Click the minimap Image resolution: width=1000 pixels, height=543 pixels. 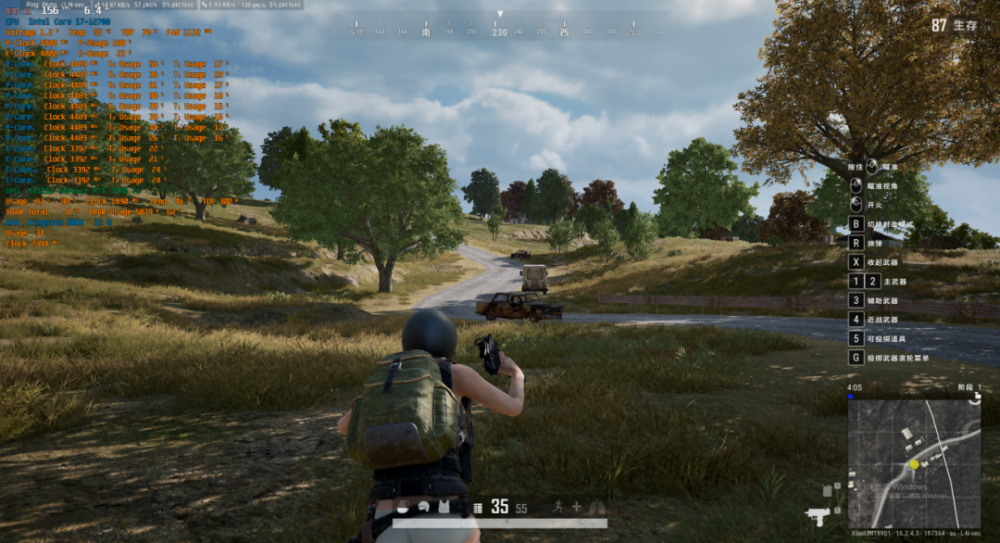pos(914,456)
